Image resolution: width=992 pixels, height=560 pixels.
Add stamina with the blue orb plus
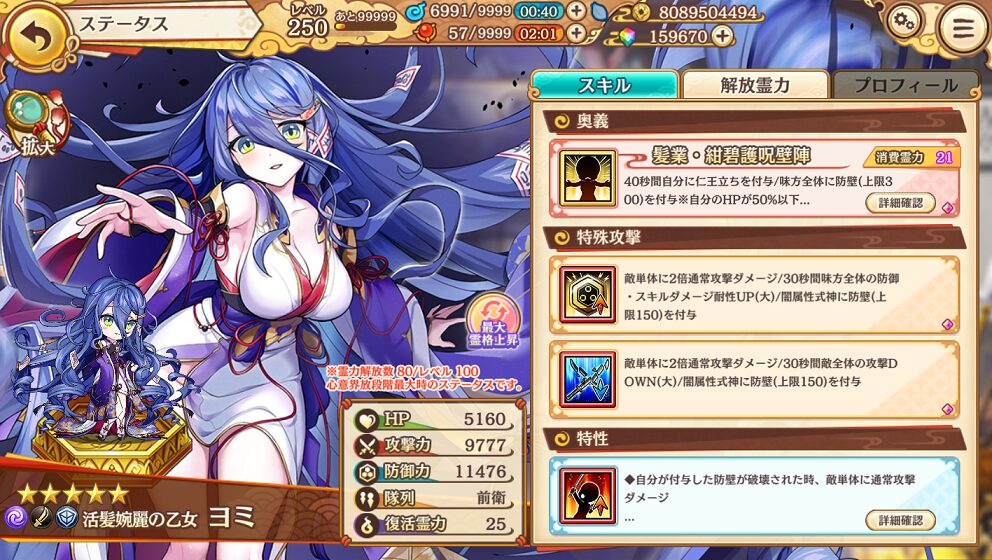point(577,11)
